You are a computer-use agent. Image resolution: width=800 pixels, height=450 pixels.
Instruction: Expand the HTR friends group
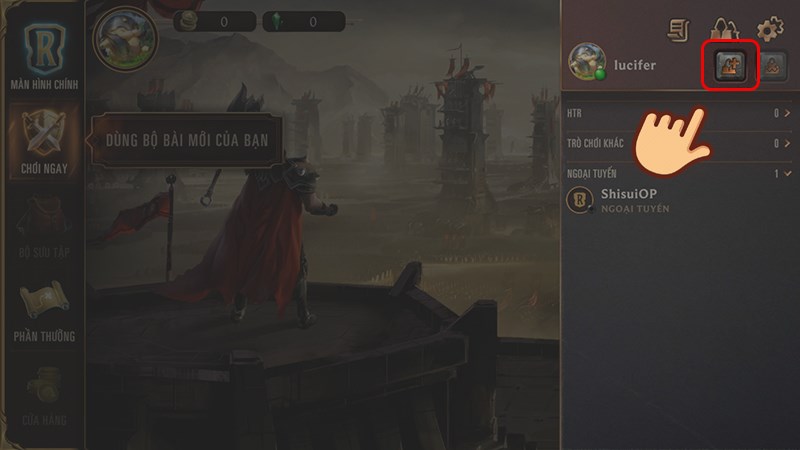point(677,114)
